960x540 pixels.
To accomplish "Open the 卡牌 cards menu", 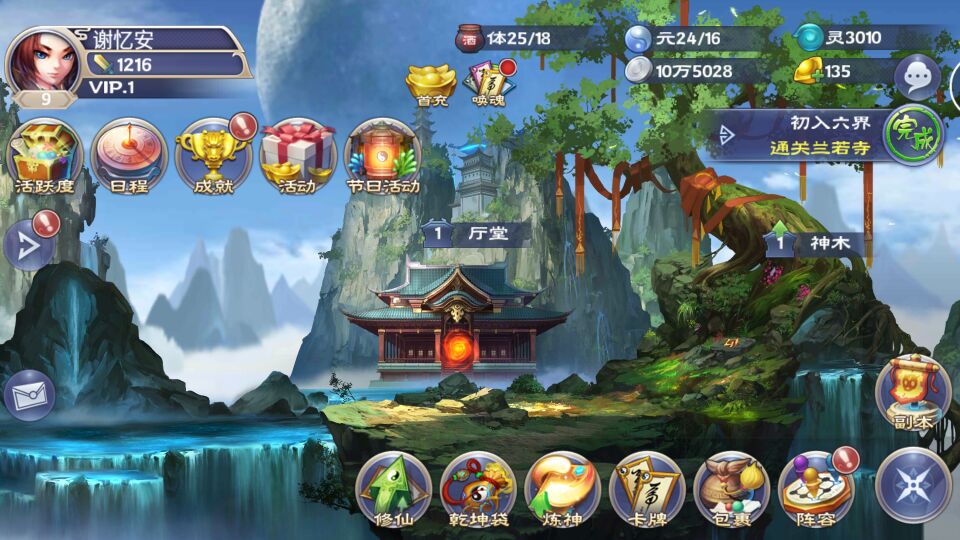I will [x=647, y=489].
